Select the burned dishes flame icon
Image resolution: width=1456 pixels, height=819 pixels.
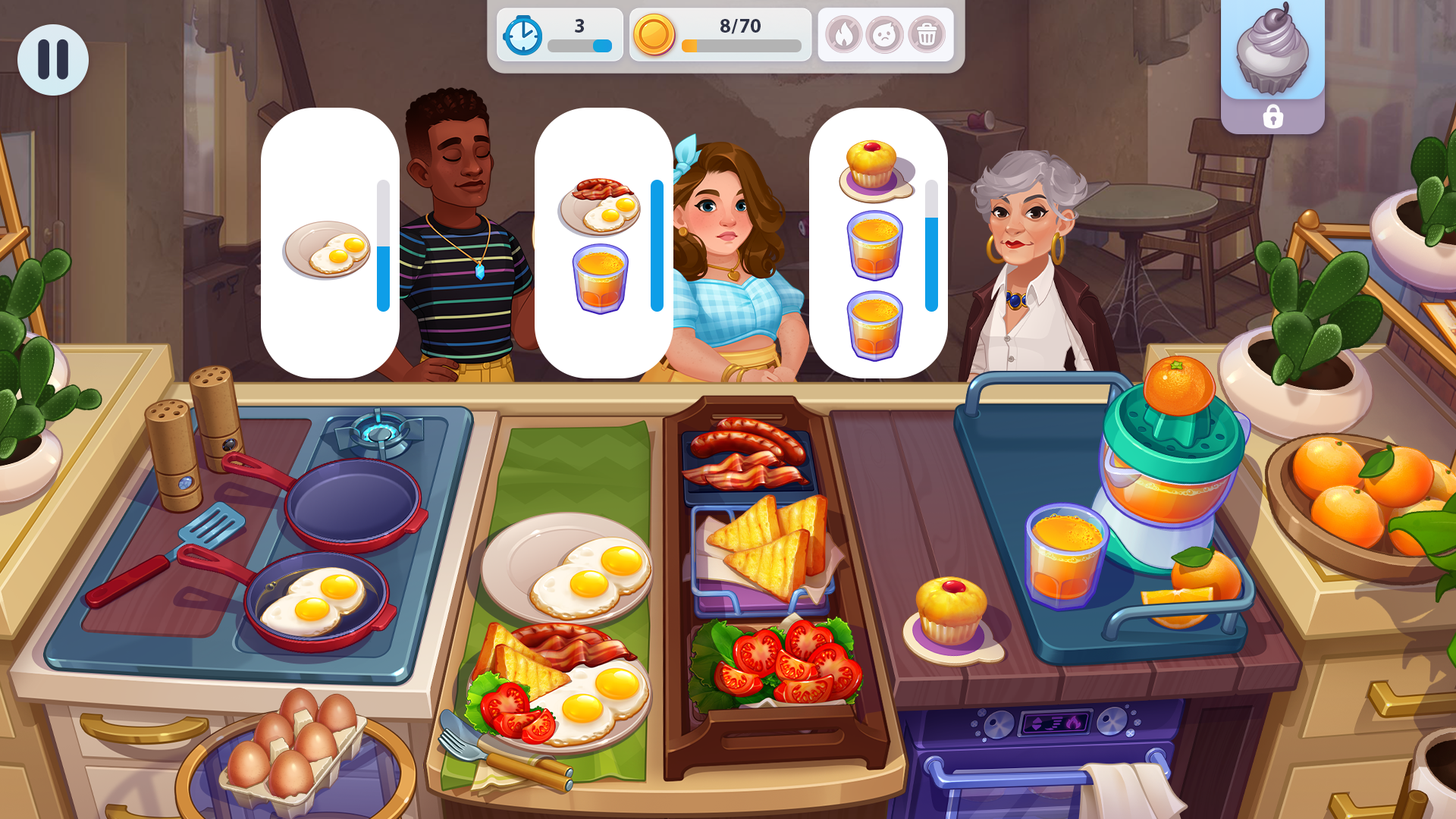click(x=845, y=35)
